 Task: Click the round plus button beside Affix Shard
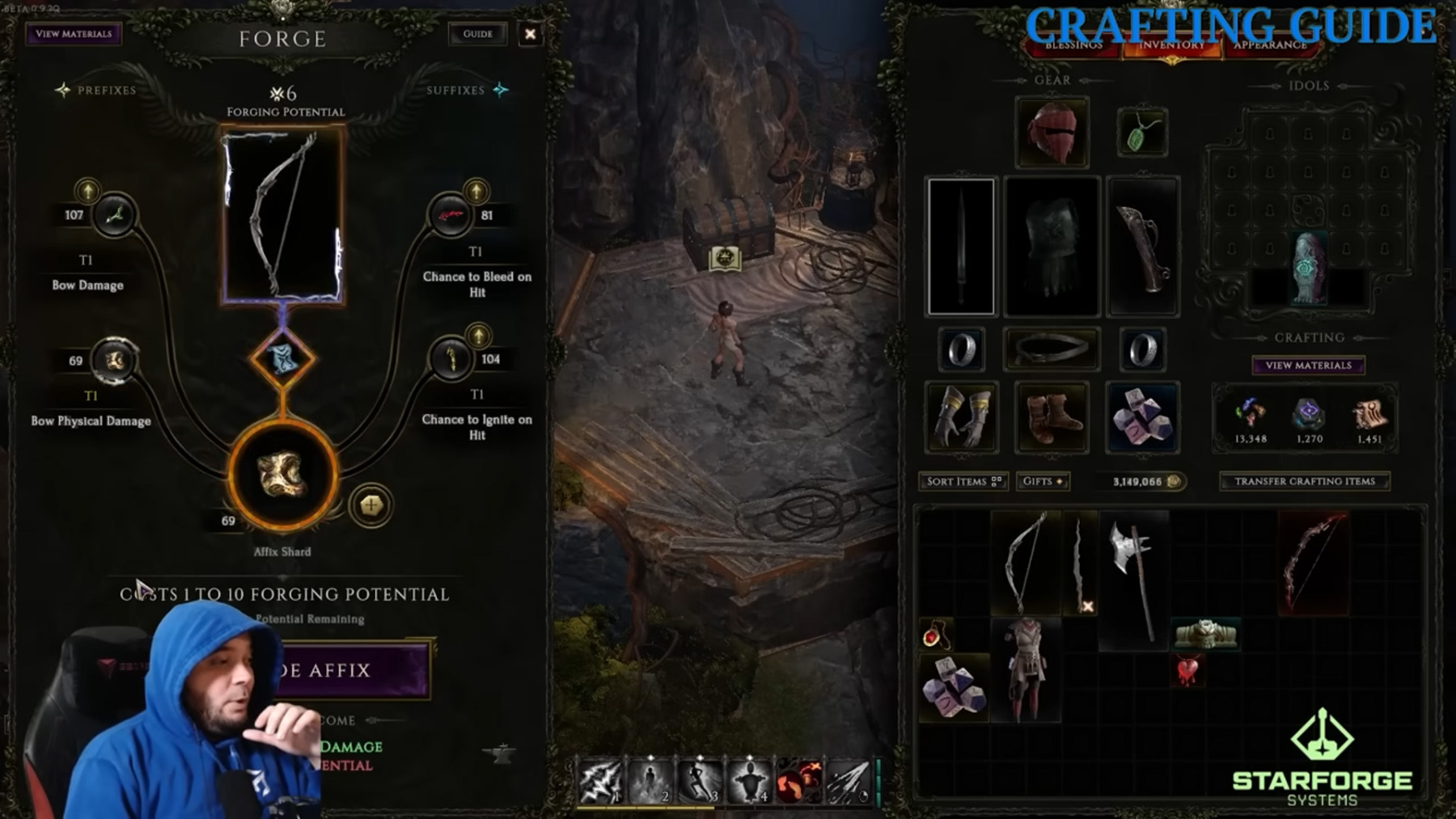point(370,505)
